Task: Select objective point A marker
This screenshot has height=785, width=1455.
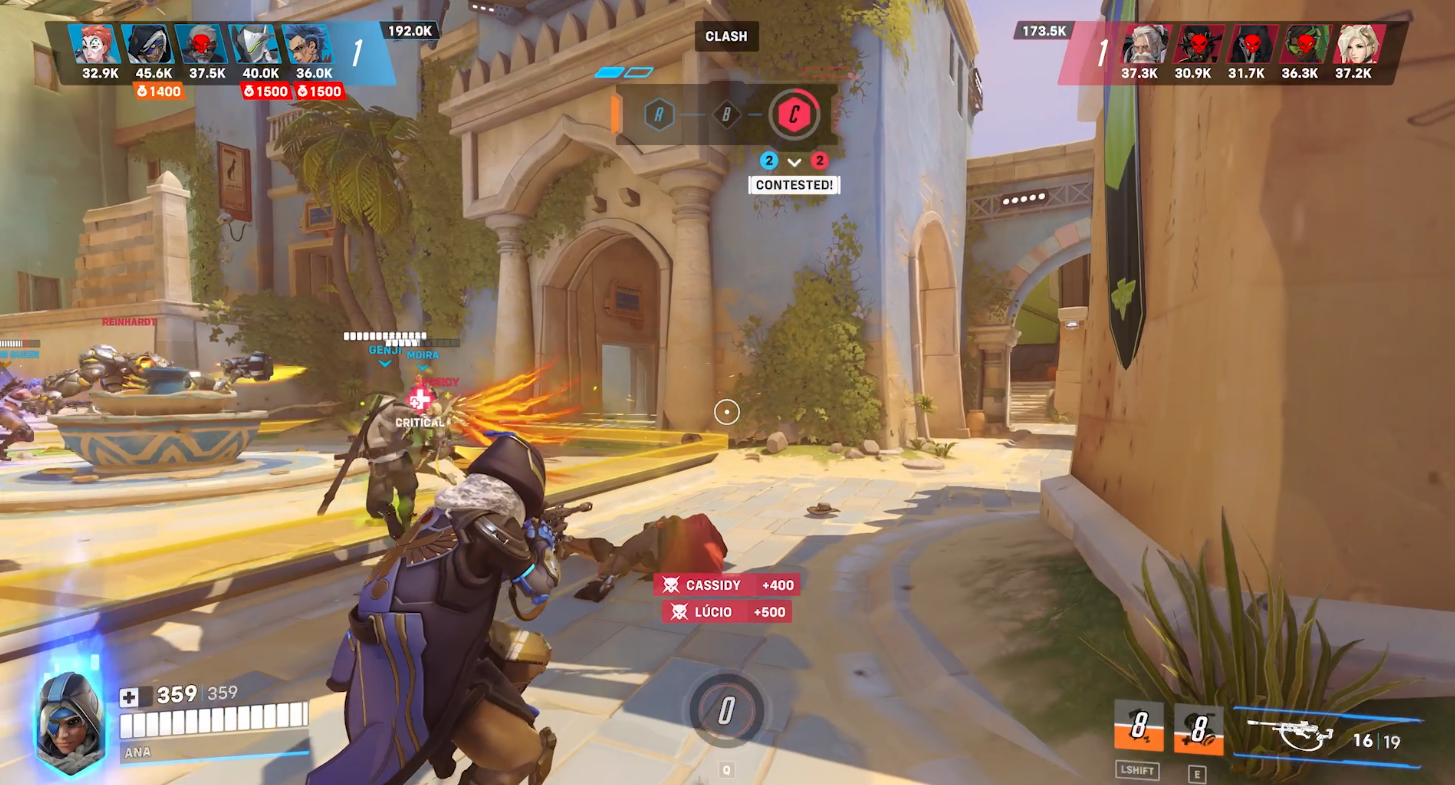Action: [659, 115]
